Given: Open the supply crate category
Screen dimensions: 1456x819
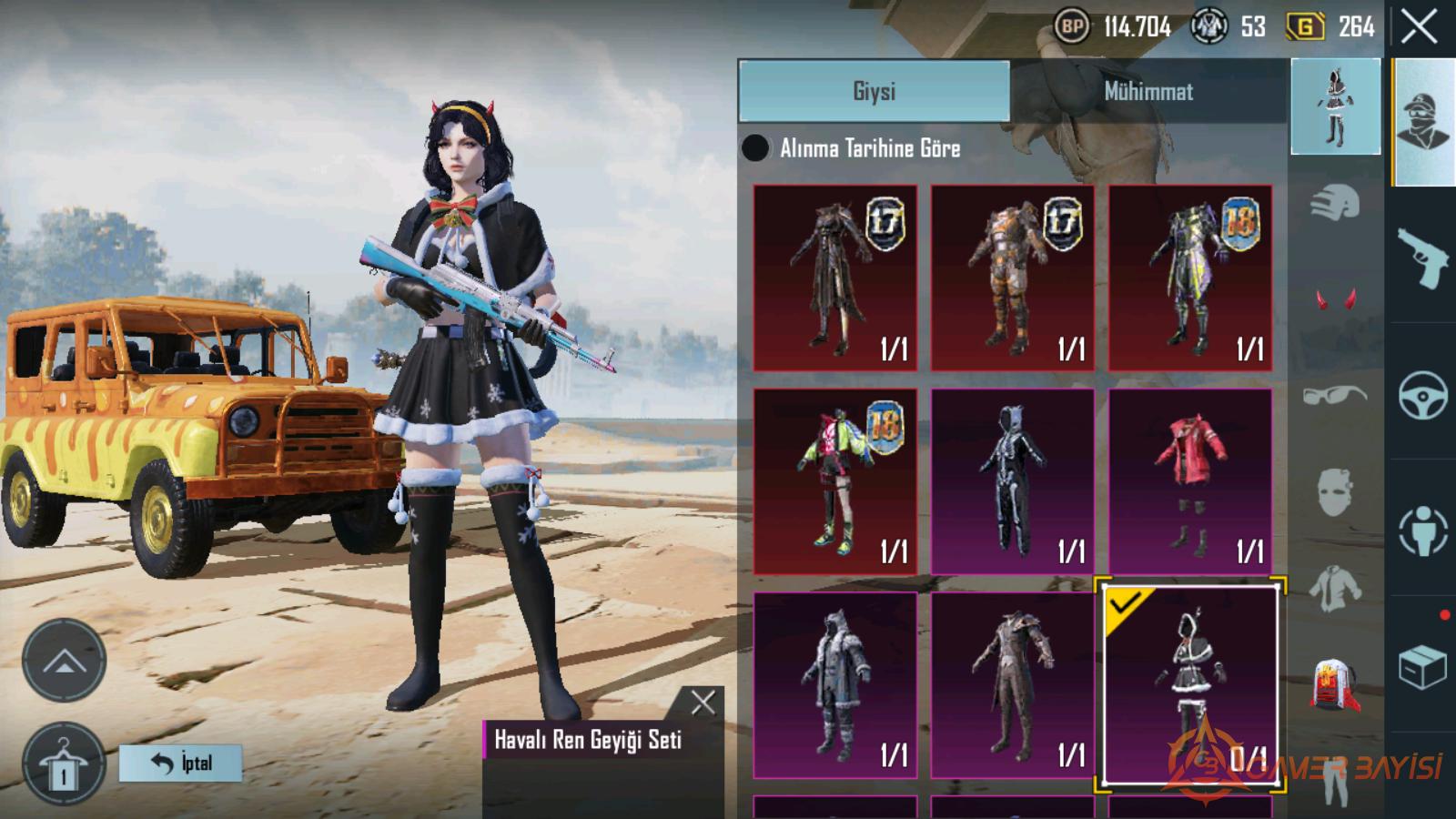Looking at the screenshot, I should point(1422,667).
